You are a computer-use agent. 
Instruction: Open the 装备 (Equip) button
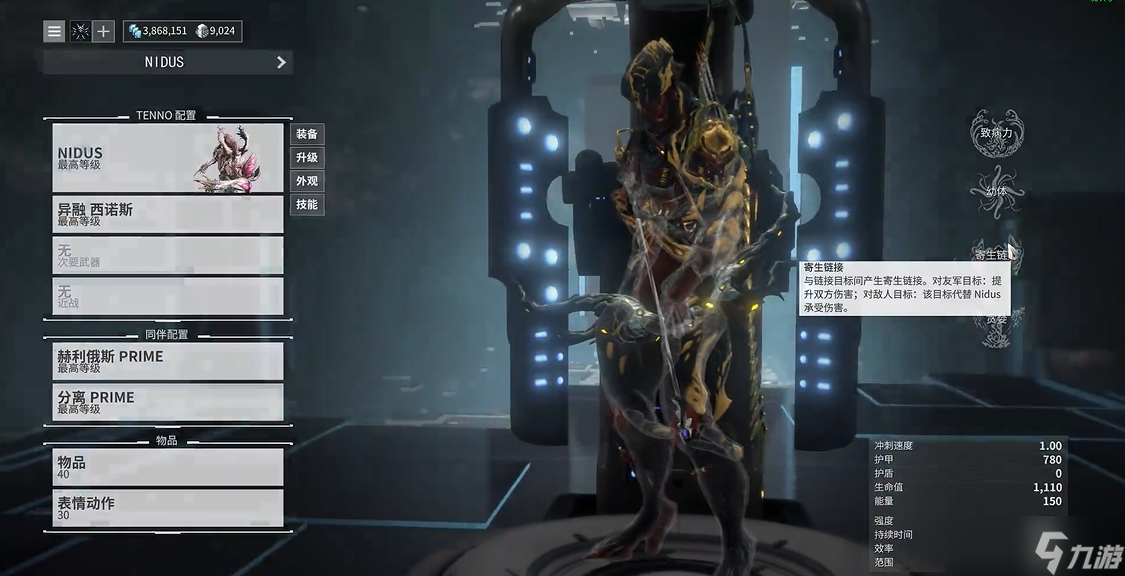[x=307, y=134]
